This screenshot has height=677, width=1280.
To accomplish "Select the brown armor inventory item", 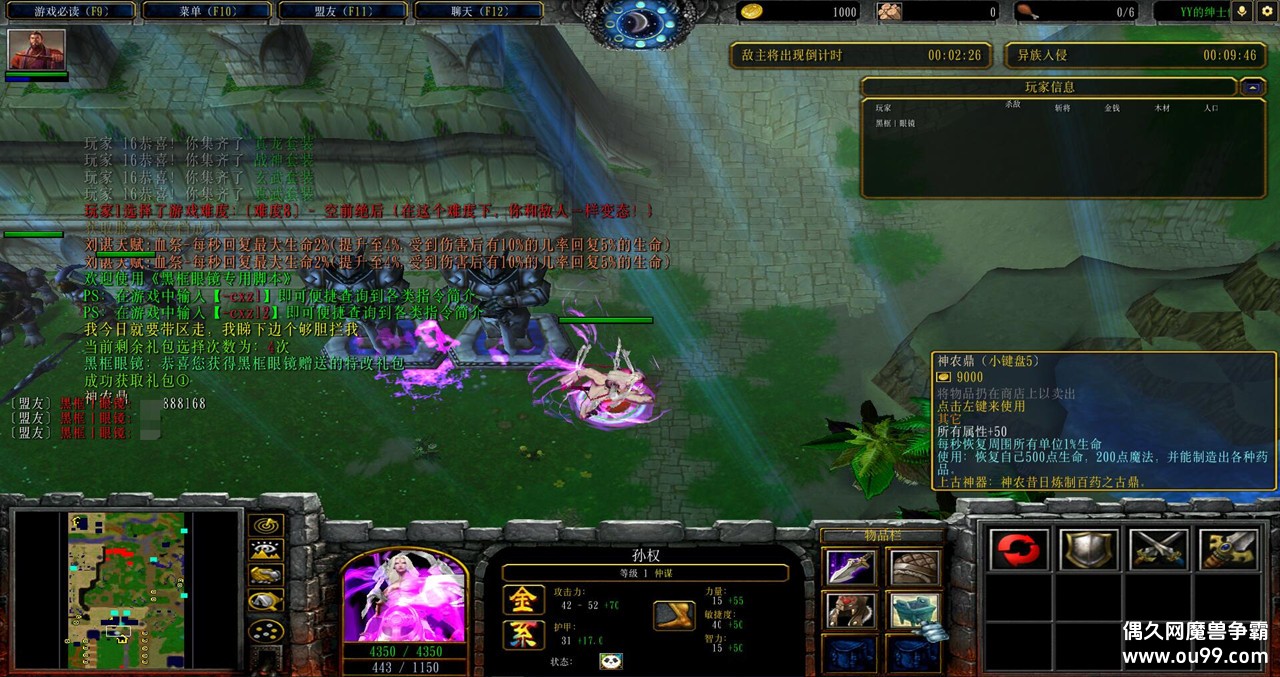I will [915, 567].
